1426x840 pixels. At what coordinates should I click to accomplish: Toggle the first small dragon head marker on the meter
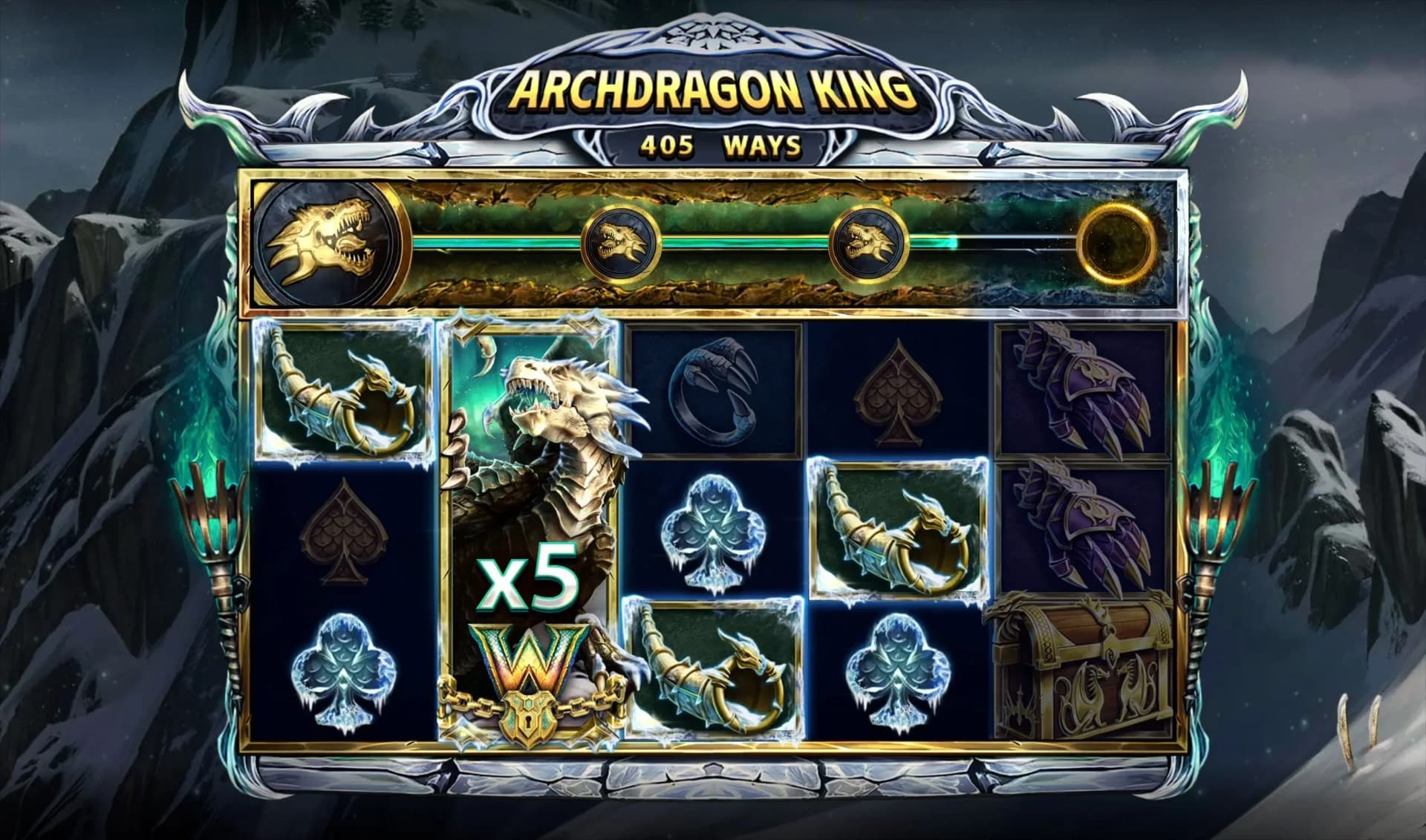point(620,241)
